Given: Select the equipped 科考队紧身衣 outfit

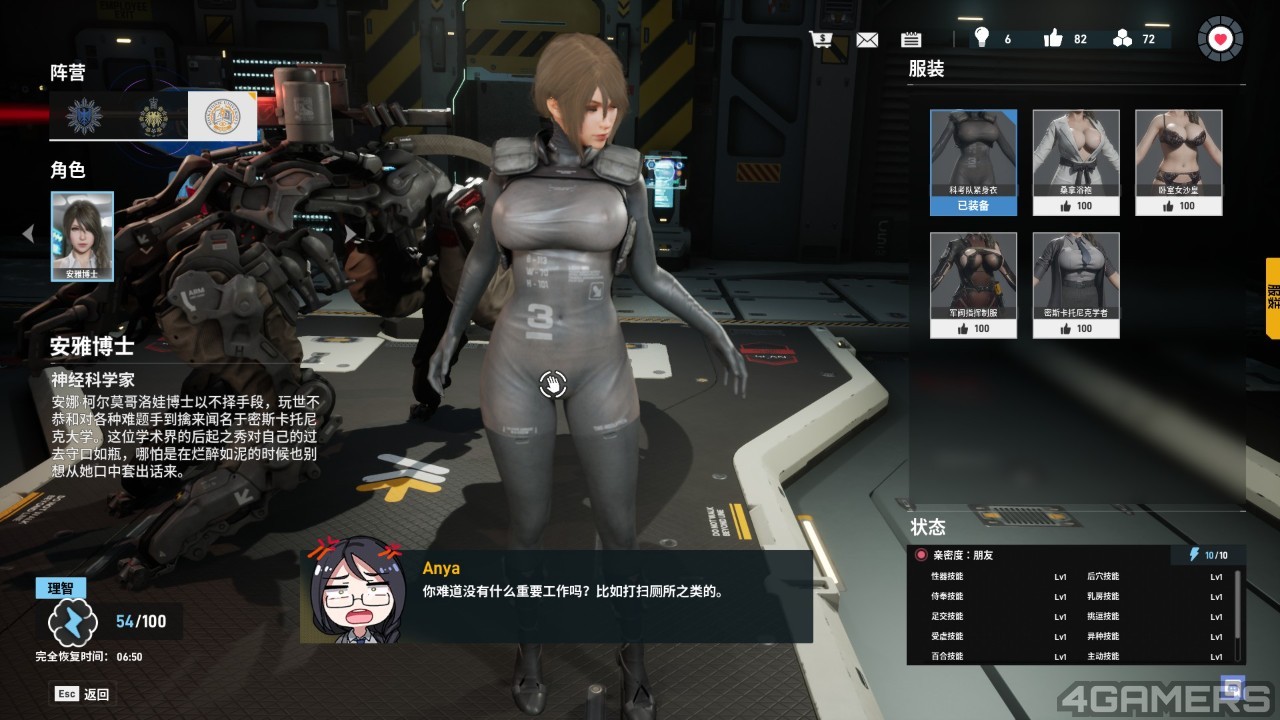Looking at the screenshot, I should (x=973, y=162).
